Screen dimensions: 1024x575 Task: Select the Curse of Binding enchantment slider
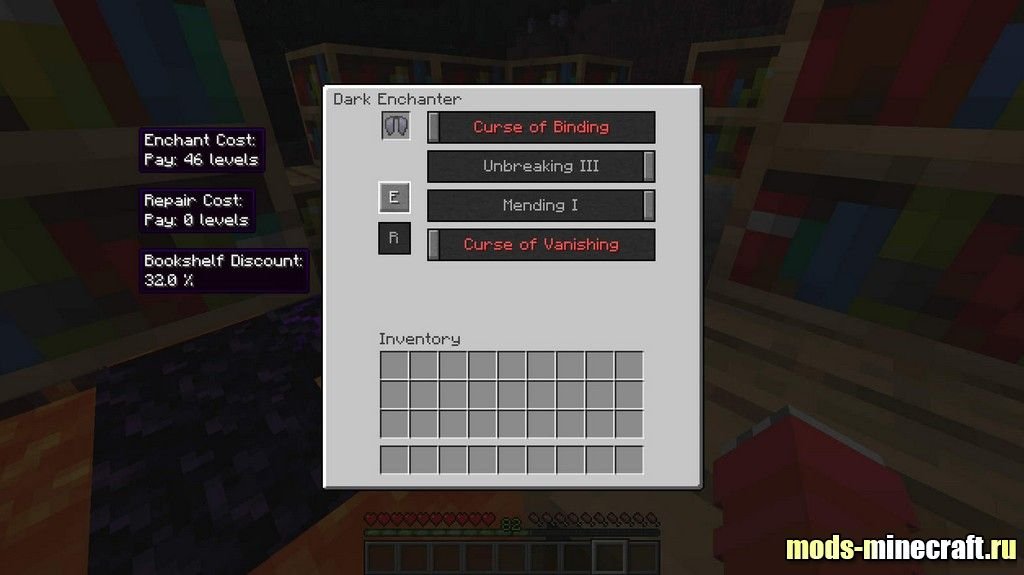tap(541, 127)
